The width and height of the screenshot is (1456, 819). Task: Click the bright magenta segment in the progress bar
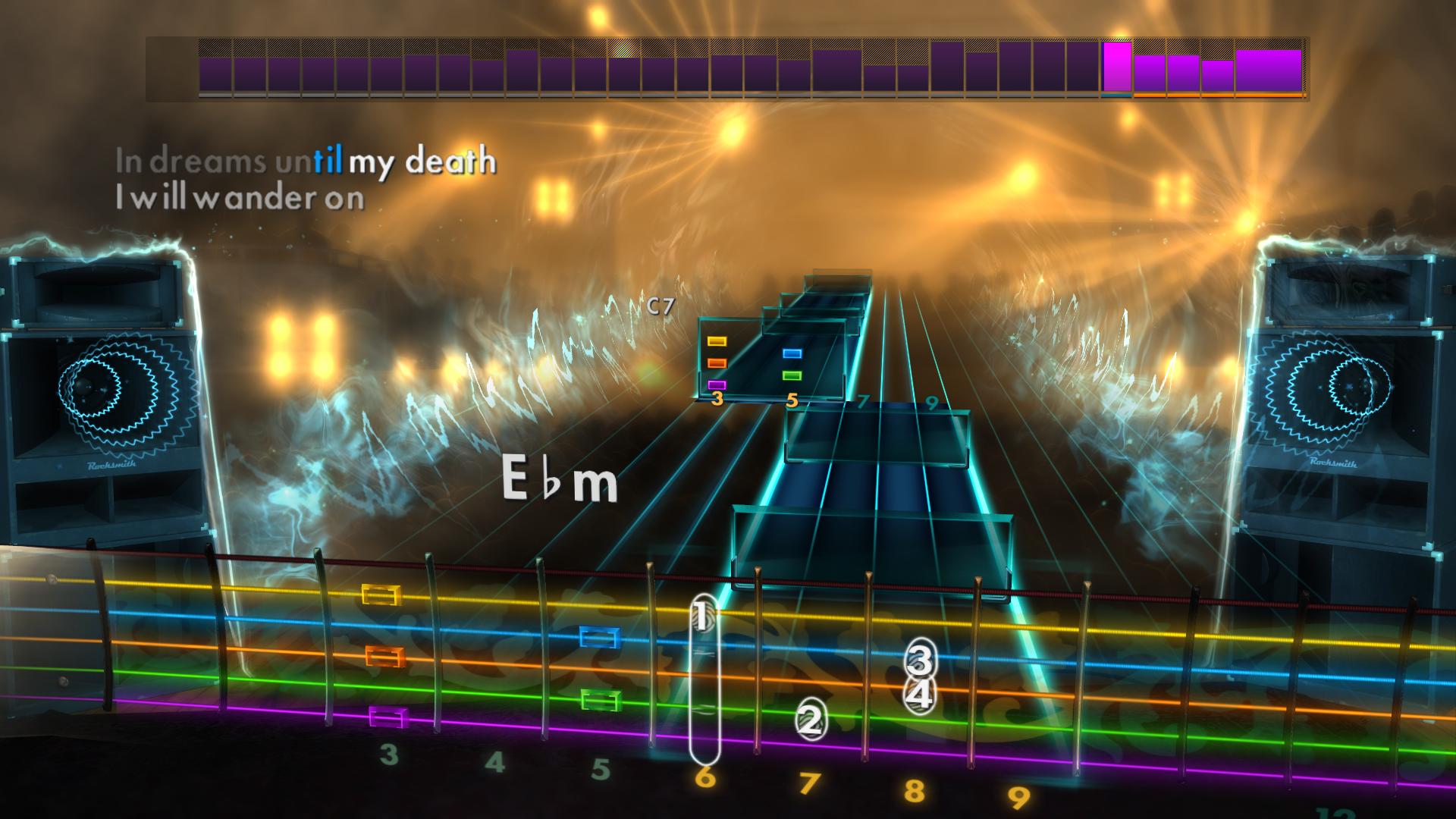click(x=1115, y=68)
